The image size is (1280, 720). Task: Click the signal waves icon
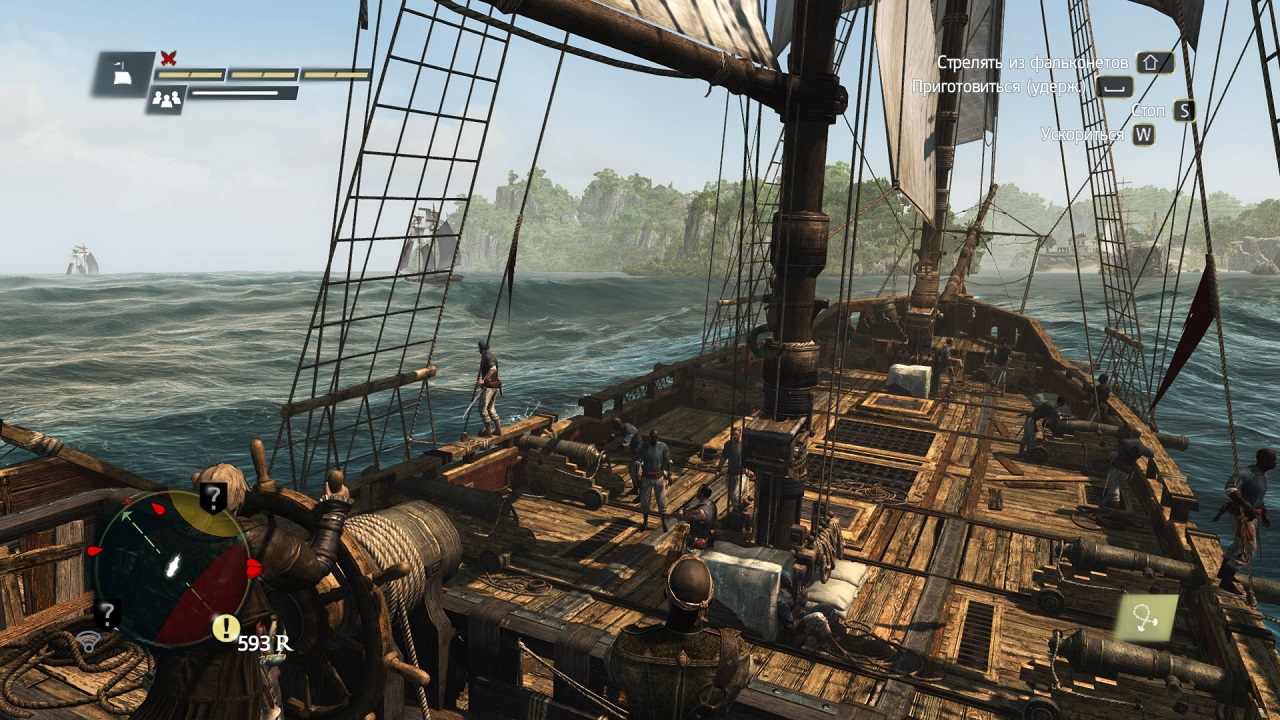click(x=88, y=641)
